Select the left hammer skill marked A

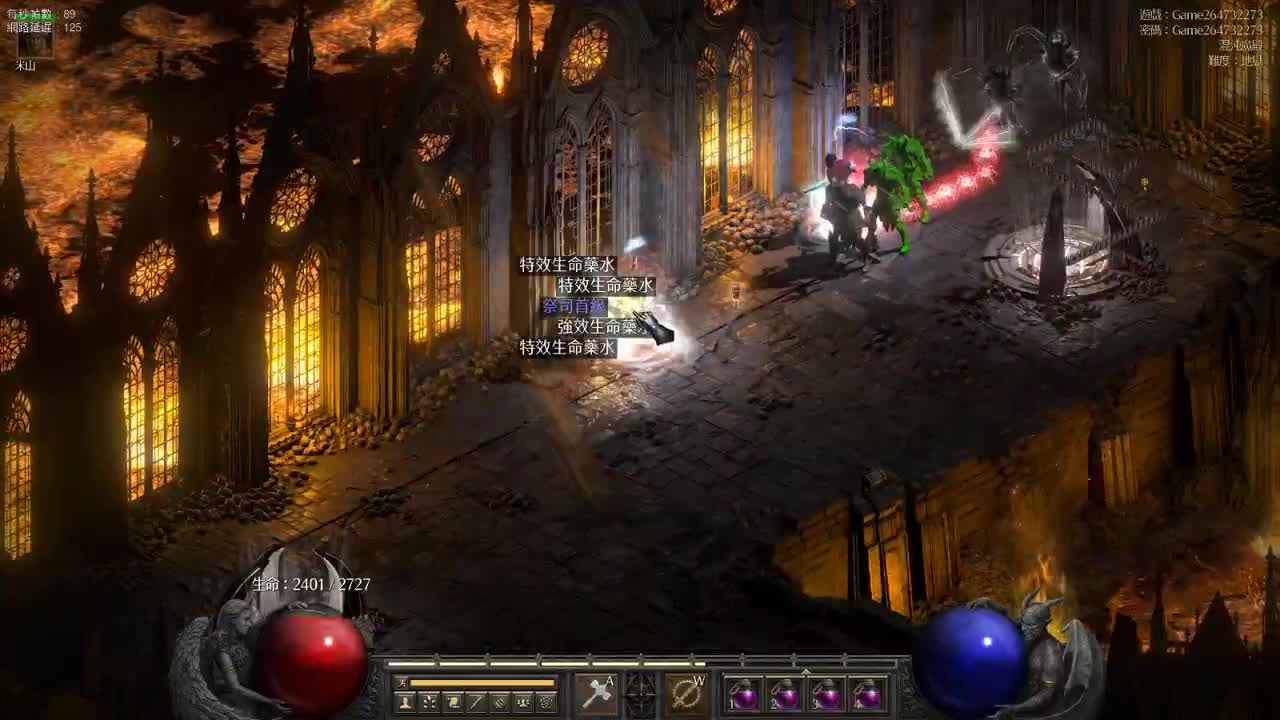(x=596, y=694)
